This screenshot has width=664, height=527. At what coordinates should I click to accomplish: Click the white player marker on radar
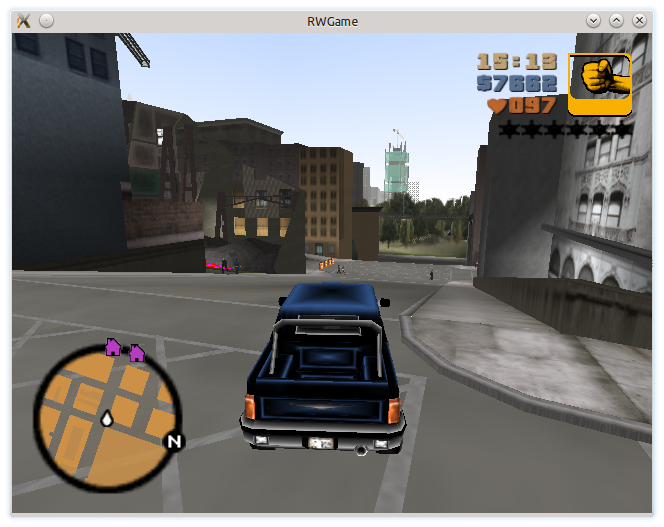[x=107, y=419]
